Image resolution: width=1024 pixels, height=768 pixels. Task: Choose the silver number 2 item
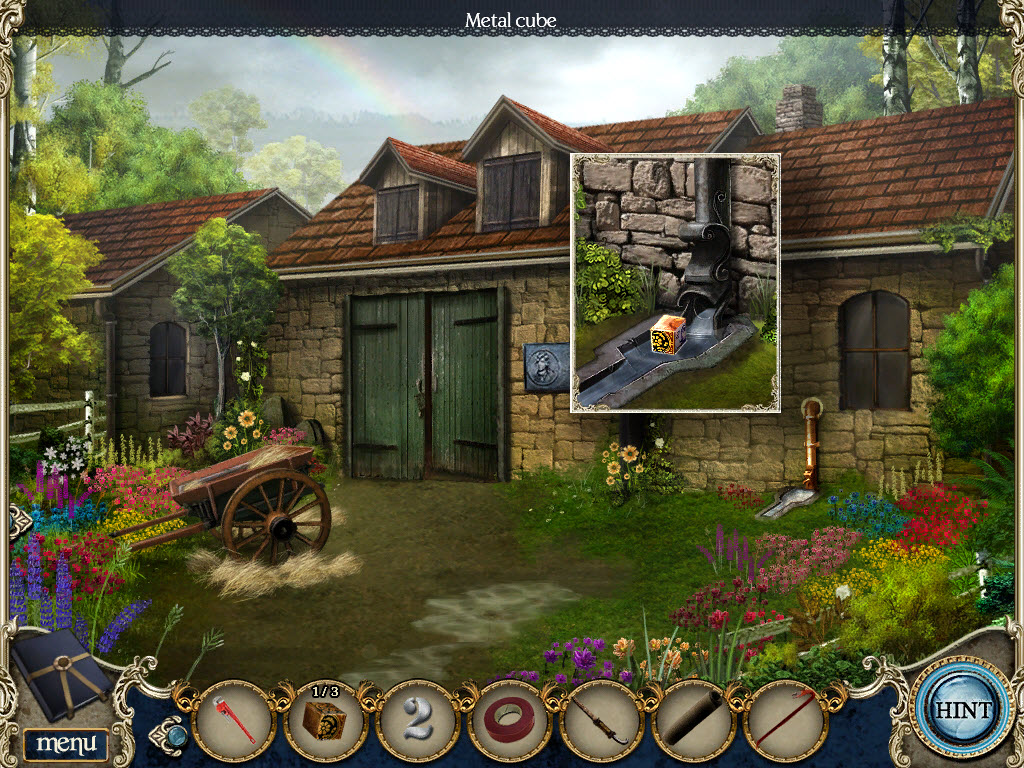pyautogui.click(x=418, y=720)
